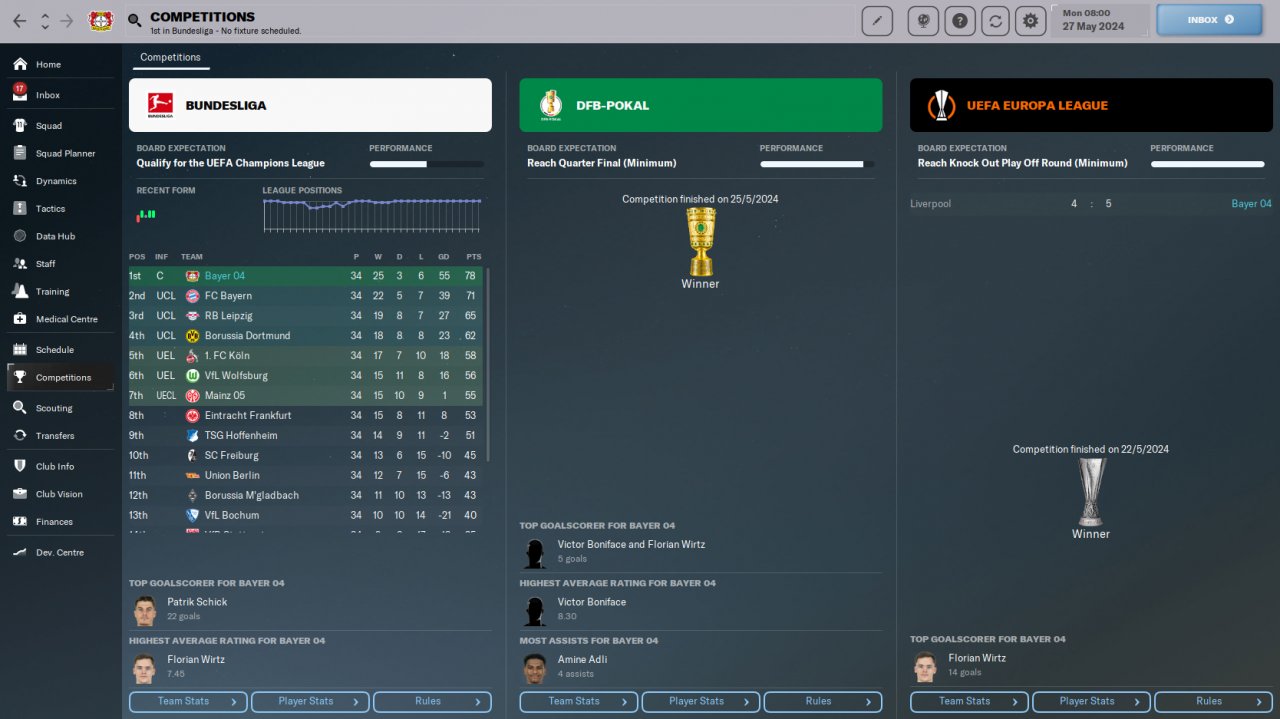Open the Scouting page
This screenshot has height=719, width=1280.
(x=53, y=408)
